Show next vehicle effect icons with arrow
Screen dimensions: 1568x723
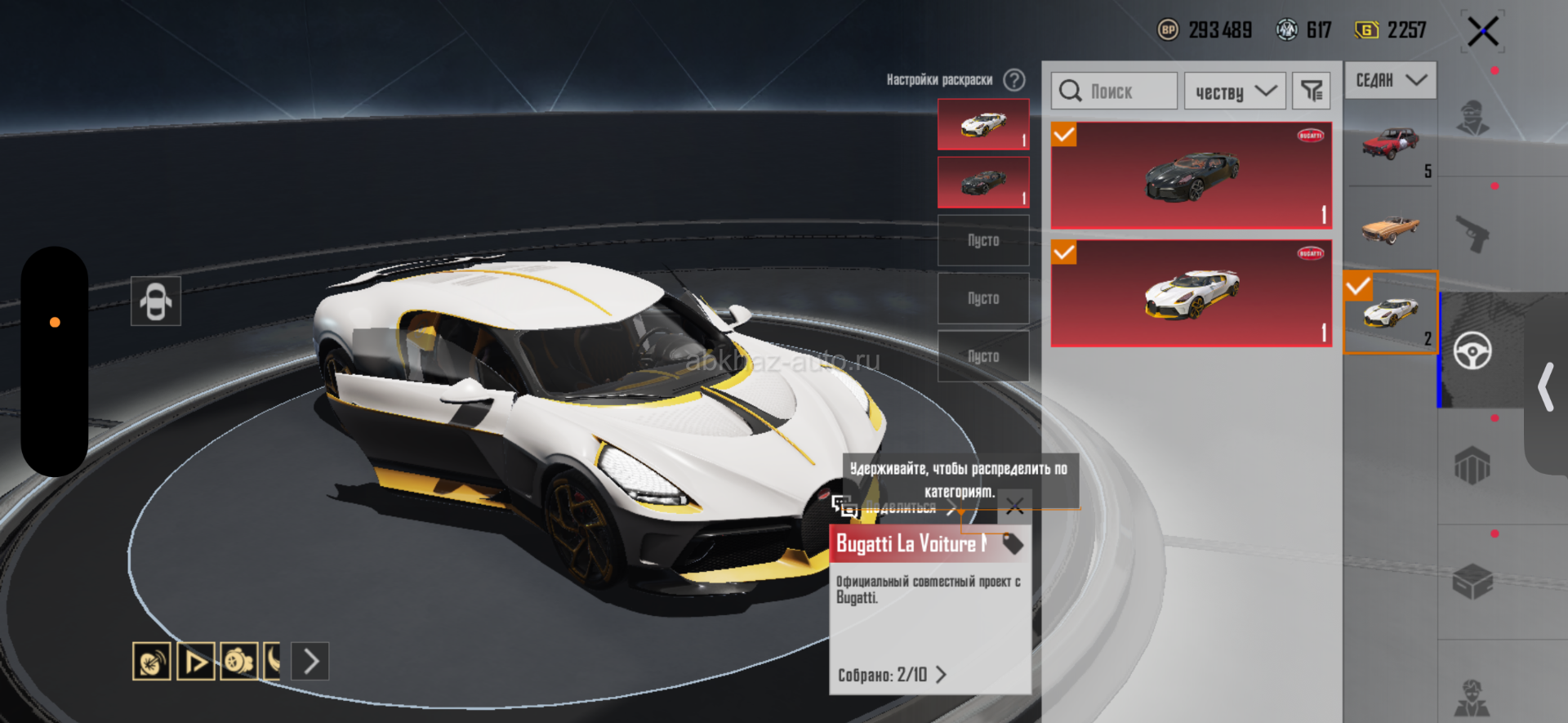tap(310, 661)
